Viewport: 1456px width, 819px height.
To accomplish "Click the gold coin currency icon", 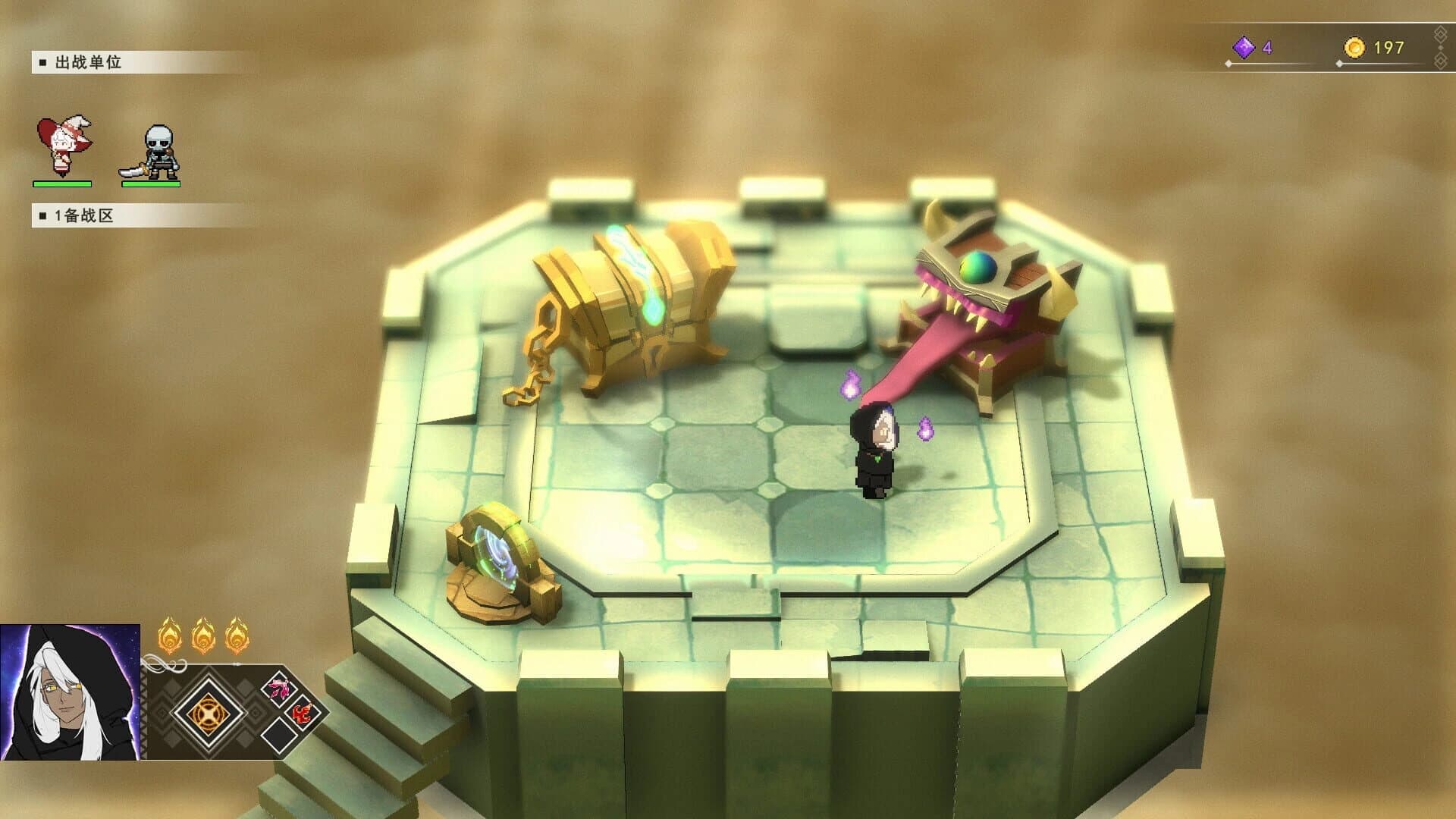I will [1357, 45].
